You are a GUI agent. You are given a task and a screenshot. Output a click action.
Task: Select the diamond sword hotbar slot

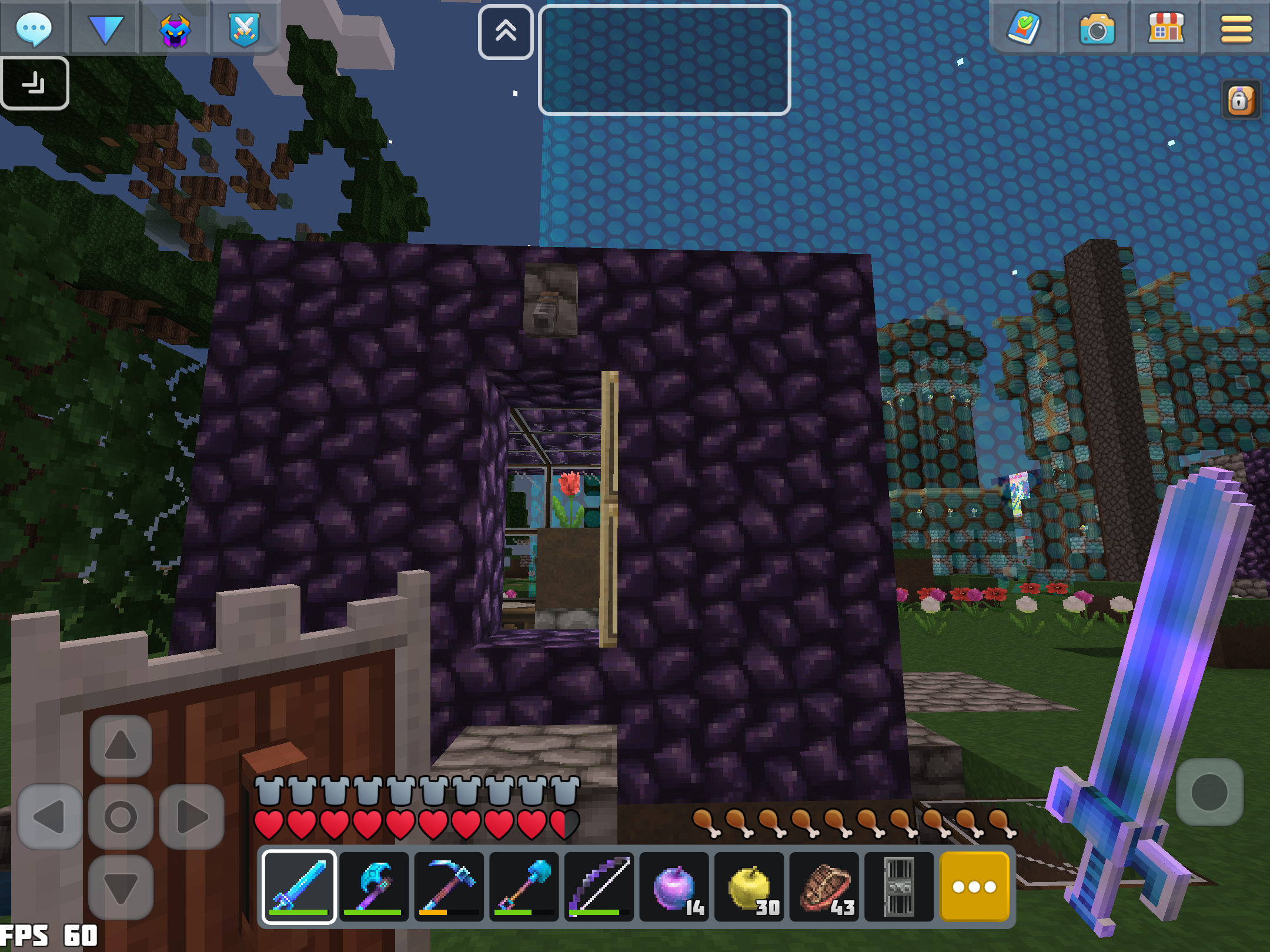tap(299, 886)
